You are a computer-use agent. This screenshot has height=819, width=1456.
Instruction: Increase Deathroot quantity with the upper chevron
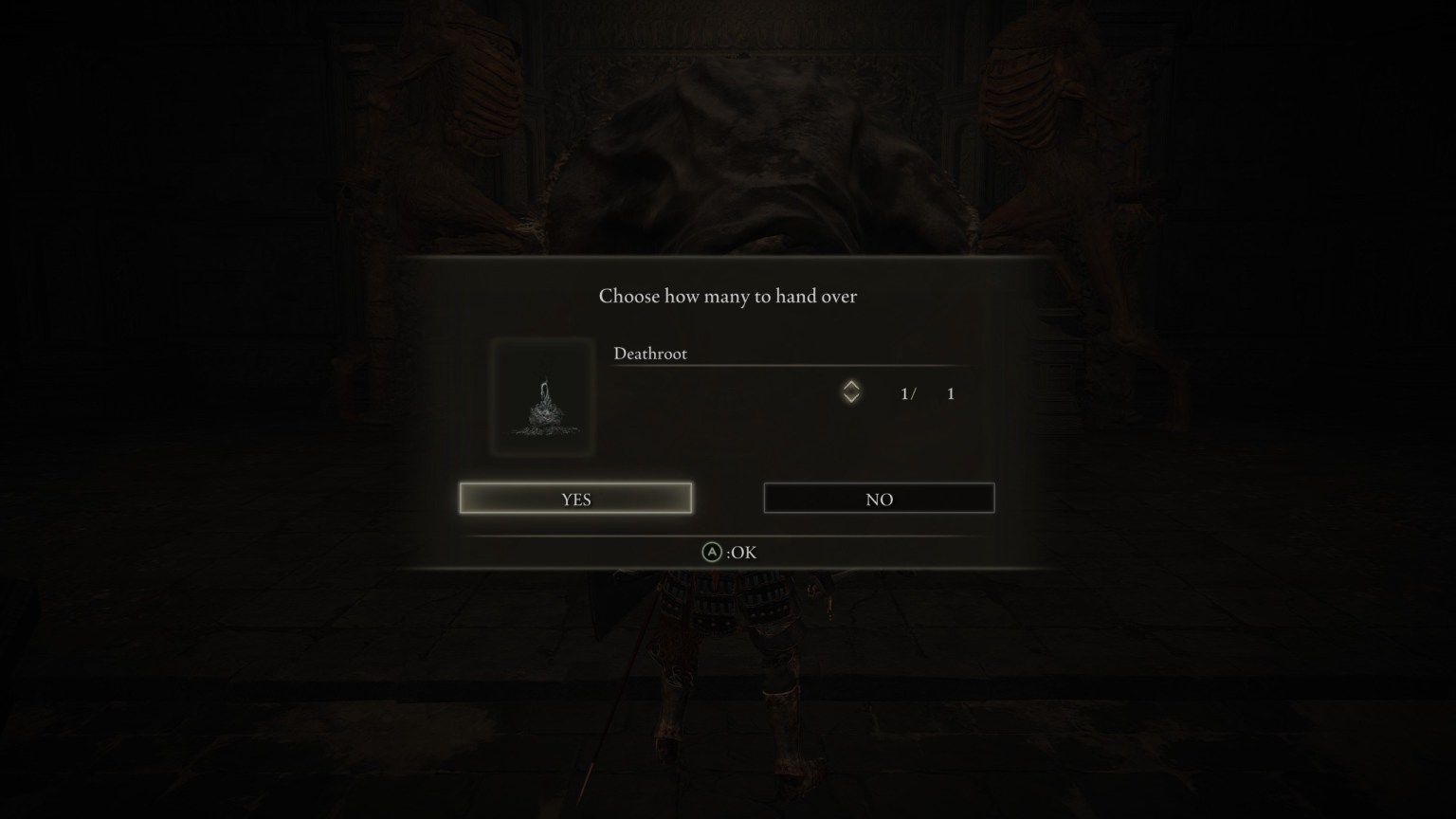(851, 386)
